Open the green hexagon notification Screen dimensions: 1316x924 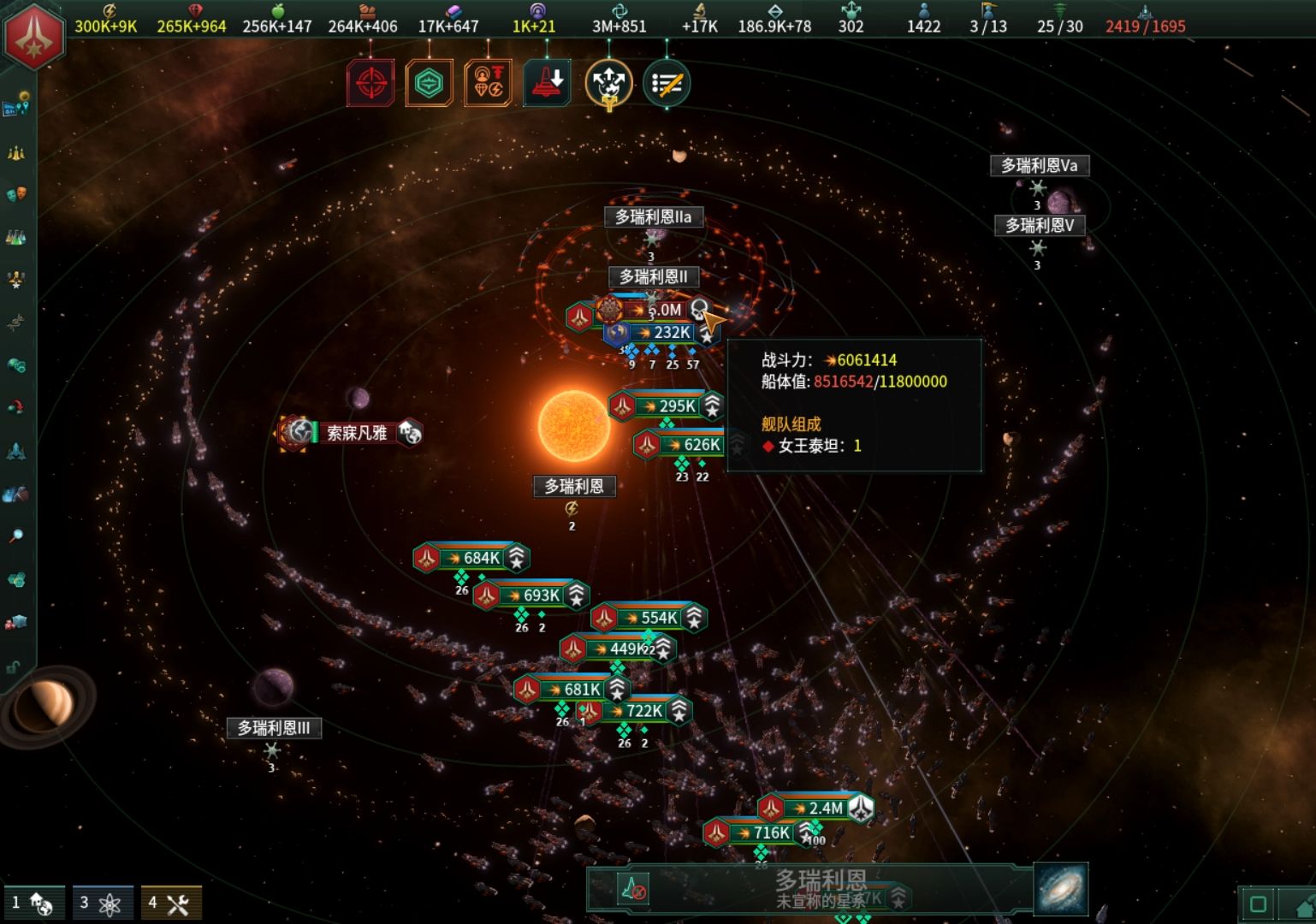(x=429, y=83)
